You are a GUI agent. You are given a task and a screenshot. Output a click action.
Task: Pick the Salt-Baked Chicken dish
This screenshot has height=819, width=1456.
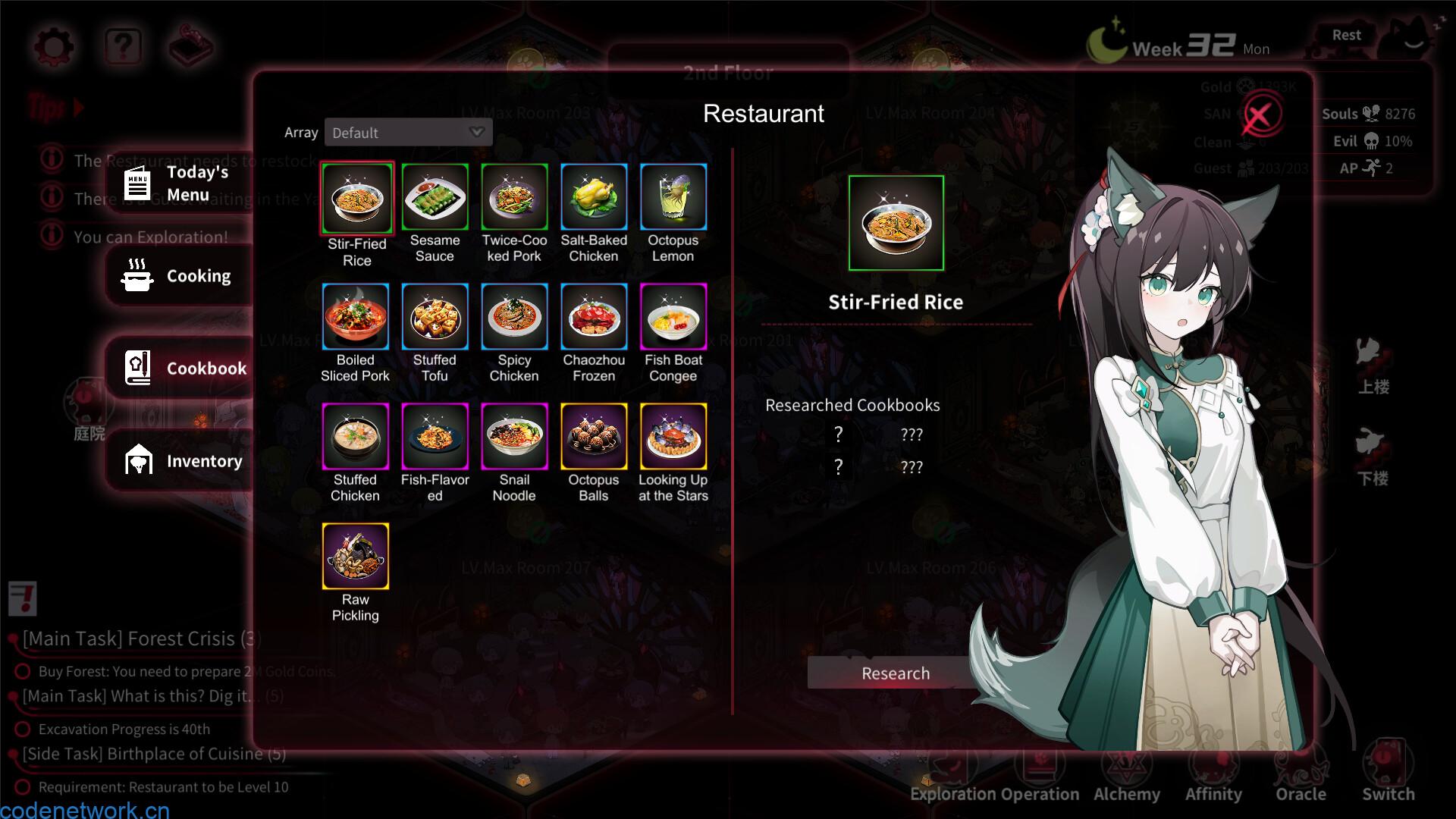pos(594,197)
